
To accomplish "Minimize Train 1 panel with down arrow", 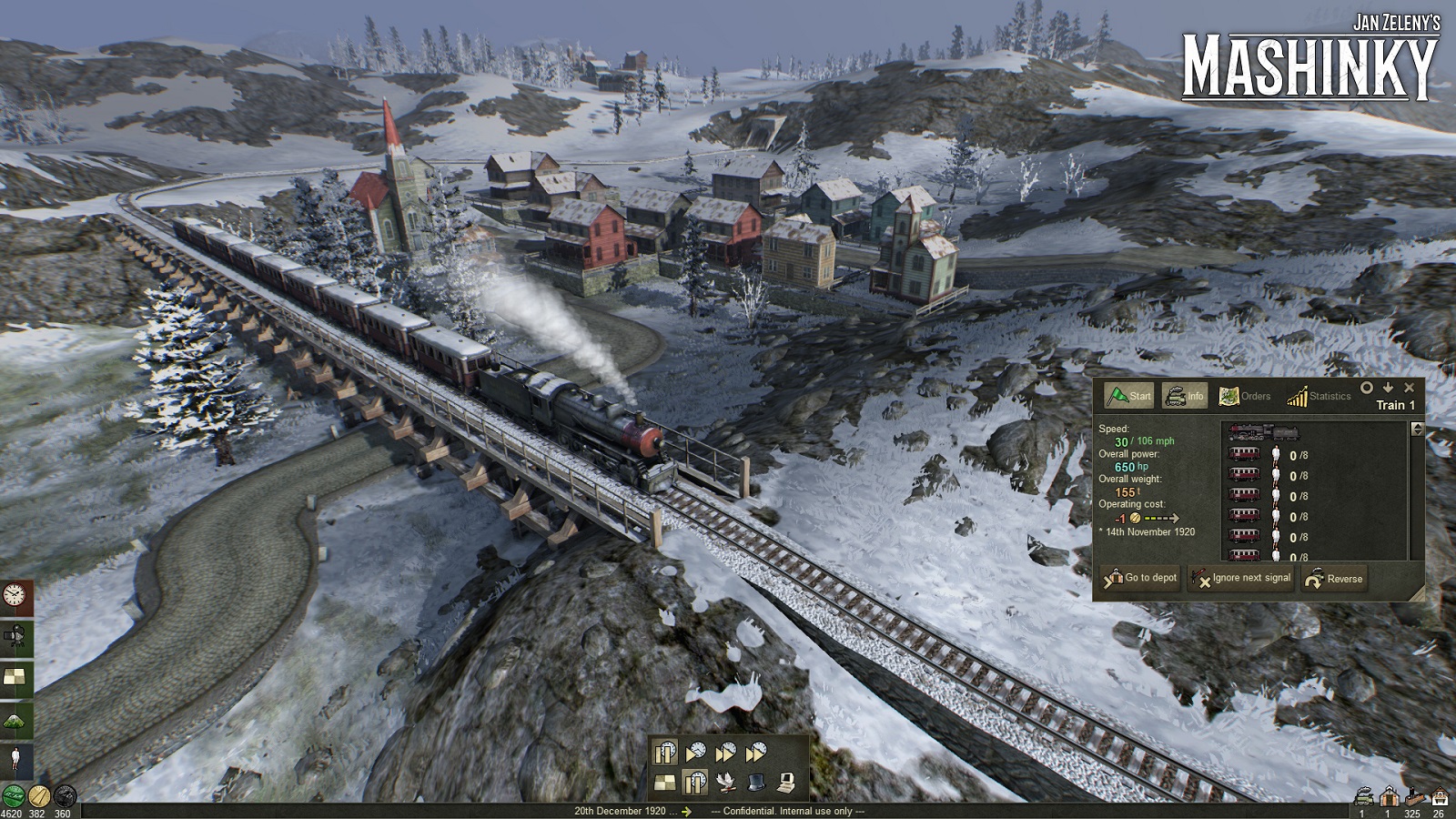I will 1388,388.
